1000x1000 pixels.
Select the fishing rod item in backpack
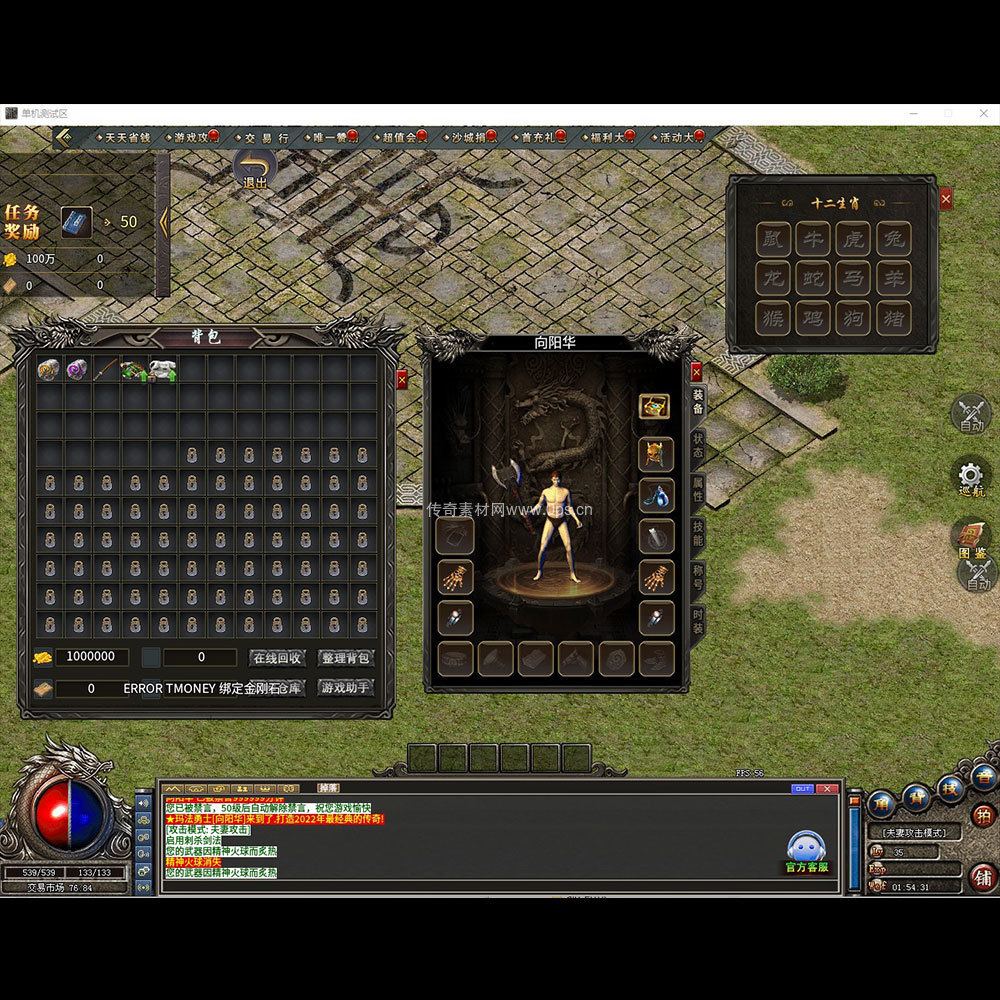tap(105, 370)
